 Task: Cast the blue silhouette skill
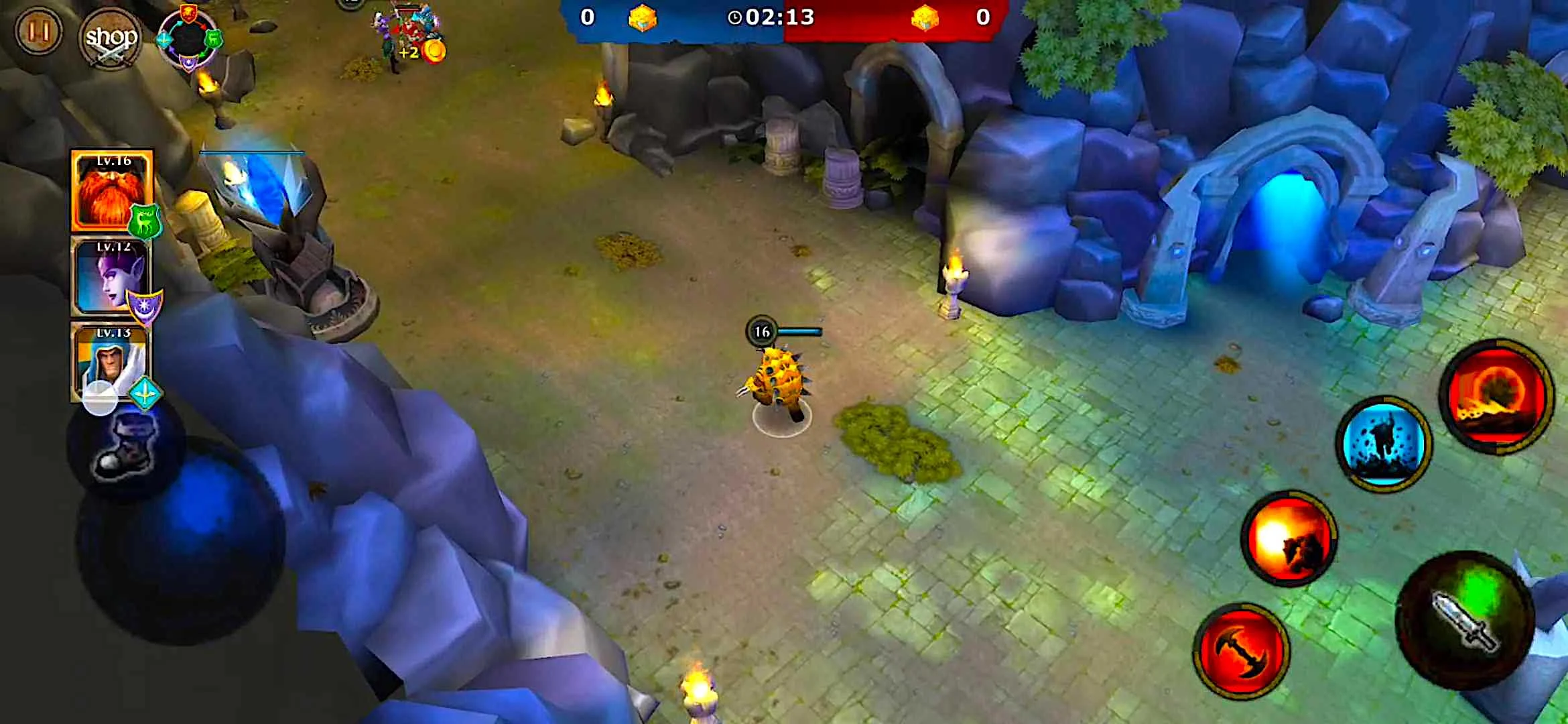coord(1383,443)
